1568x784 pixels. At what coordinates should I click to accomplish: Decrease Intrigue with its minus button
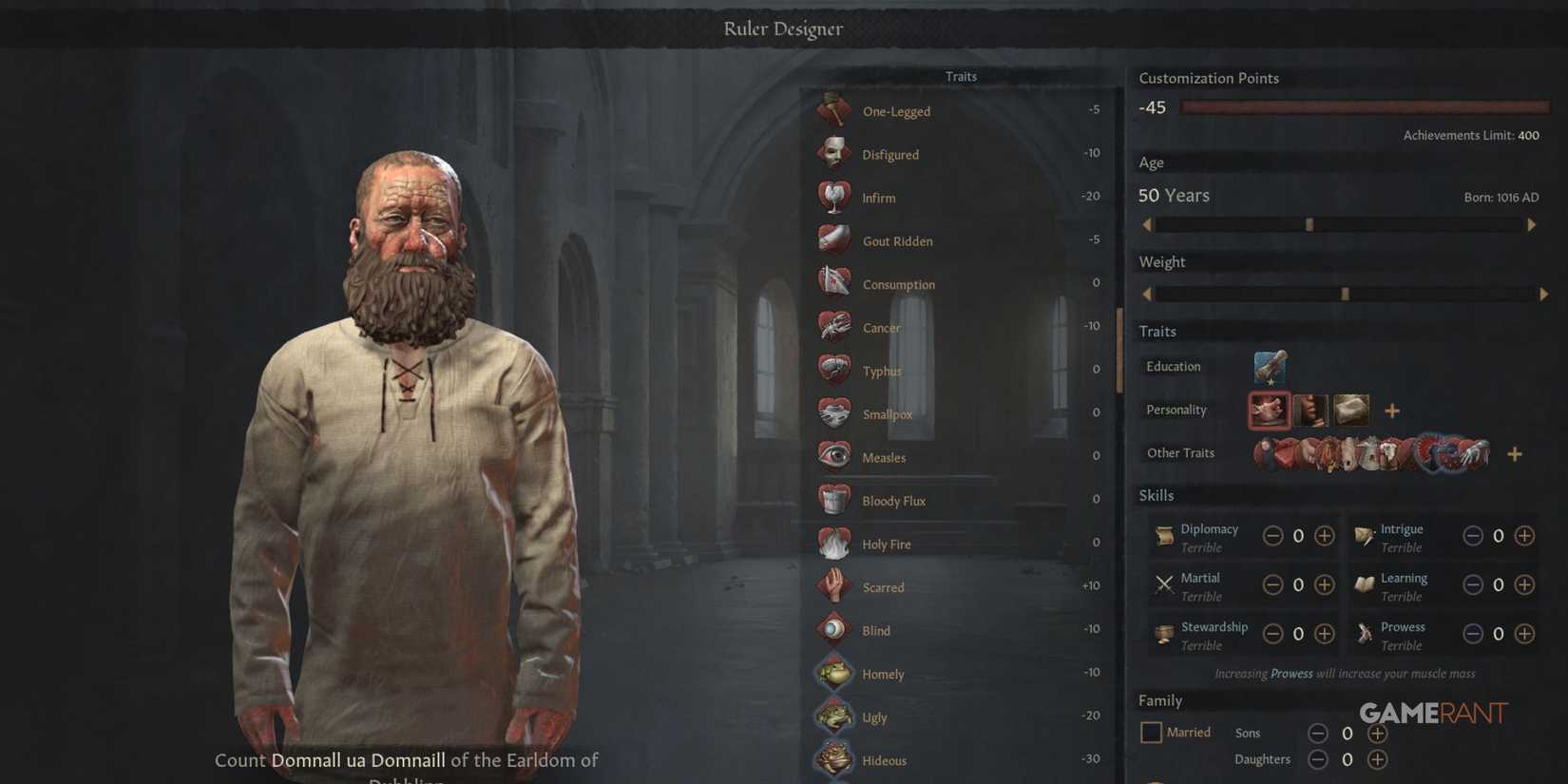(1474, 535)
